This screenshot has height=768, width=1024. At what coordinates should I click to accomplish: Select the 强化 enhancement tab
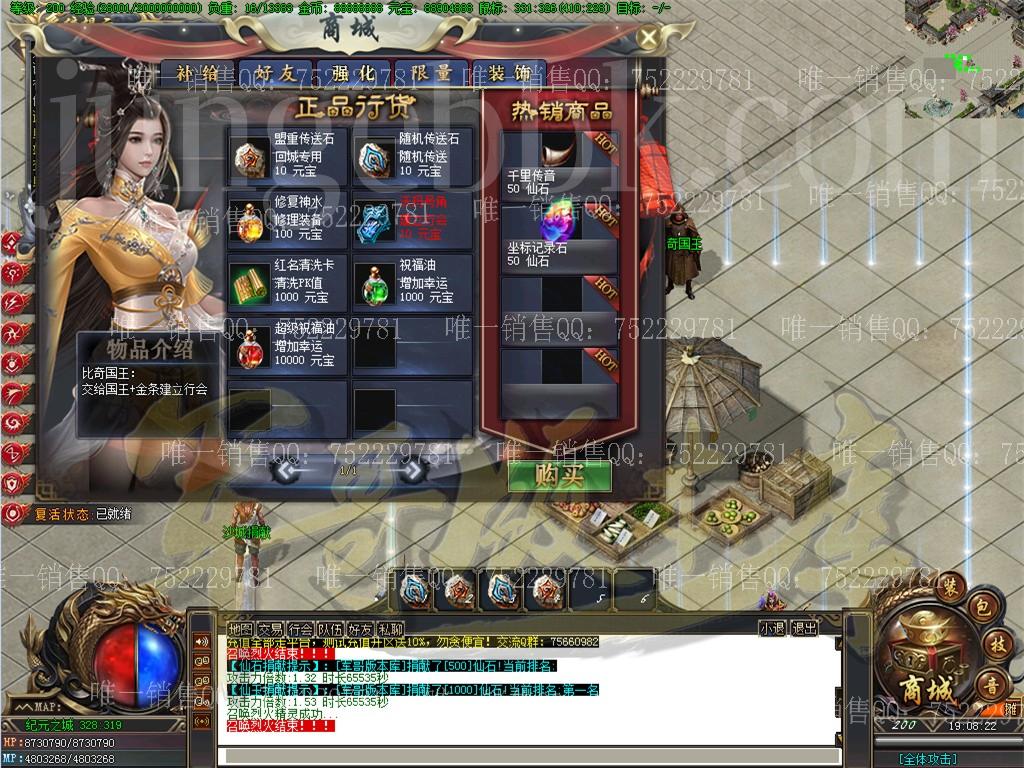(x=353, y=73)
